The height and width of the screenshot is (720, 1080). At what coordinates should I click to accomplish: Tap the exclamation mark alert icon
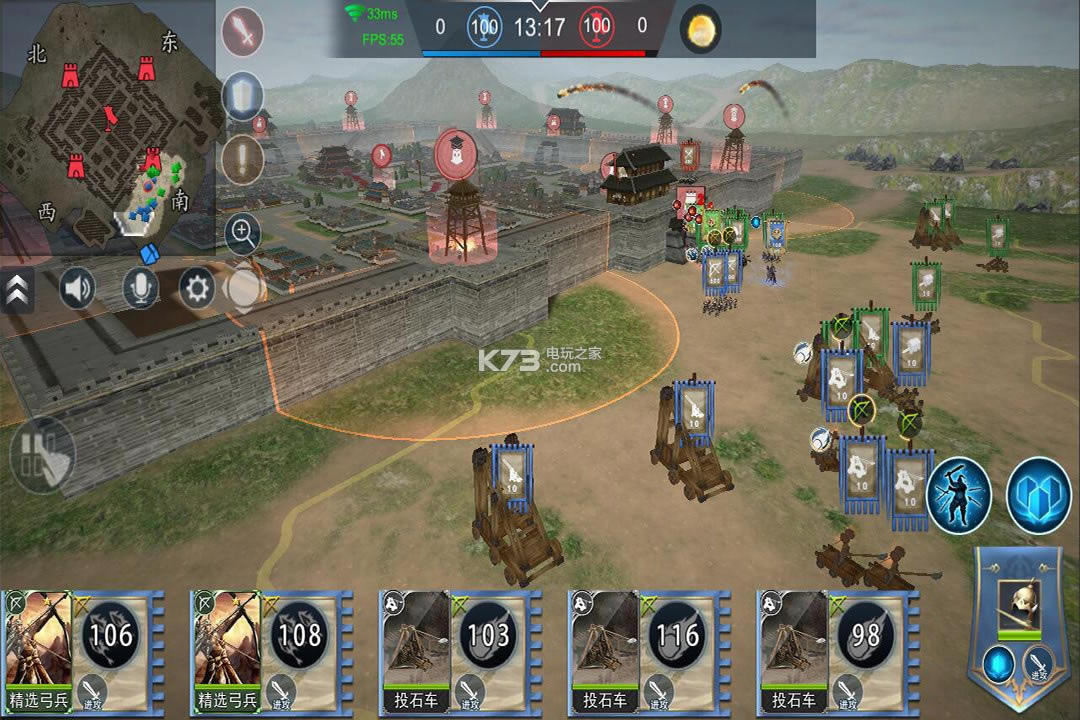coord(242,160)
